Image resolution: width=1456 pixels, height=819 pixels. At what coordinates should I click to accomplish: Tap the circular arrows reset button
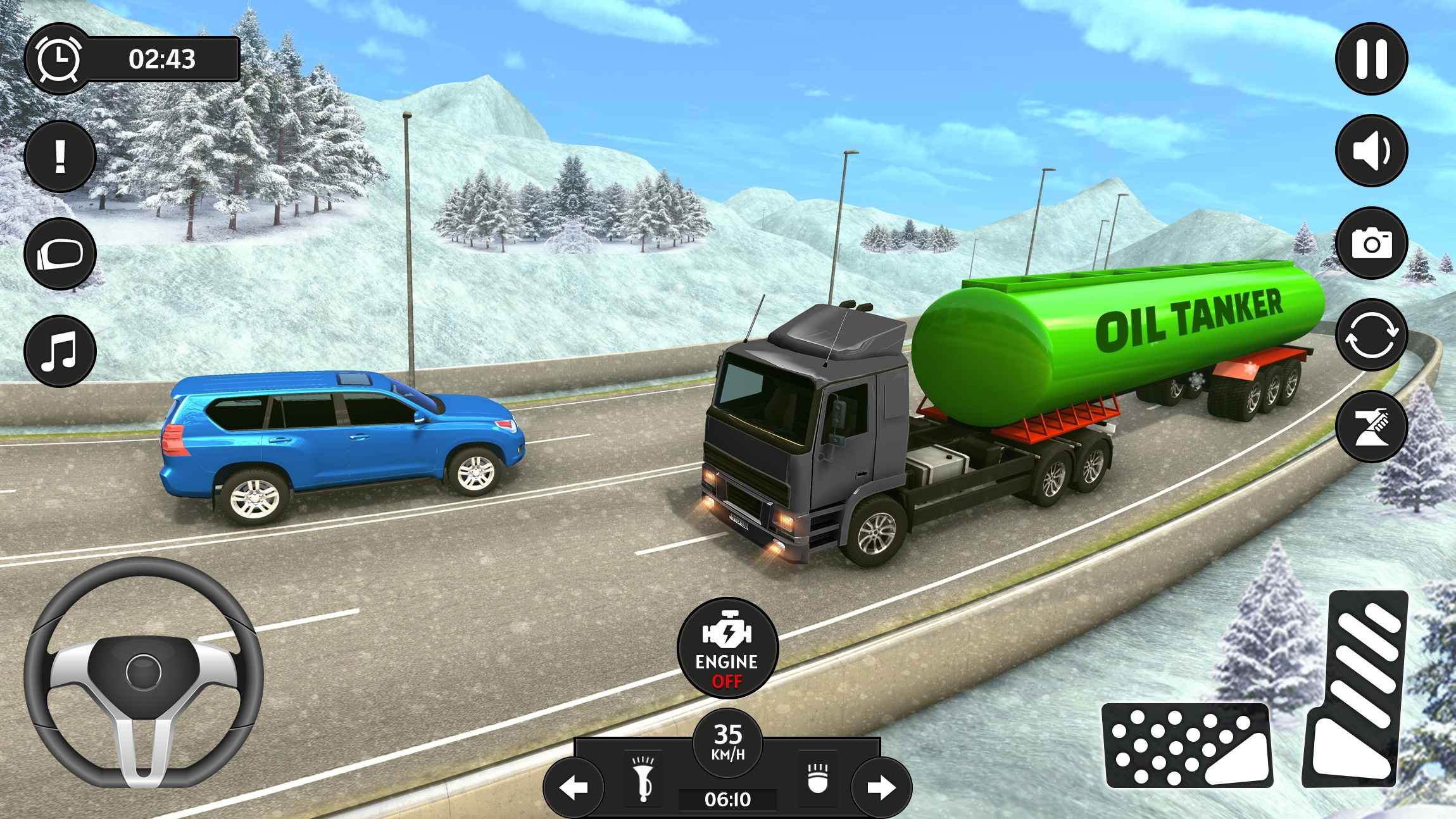tap(1371, 335)
